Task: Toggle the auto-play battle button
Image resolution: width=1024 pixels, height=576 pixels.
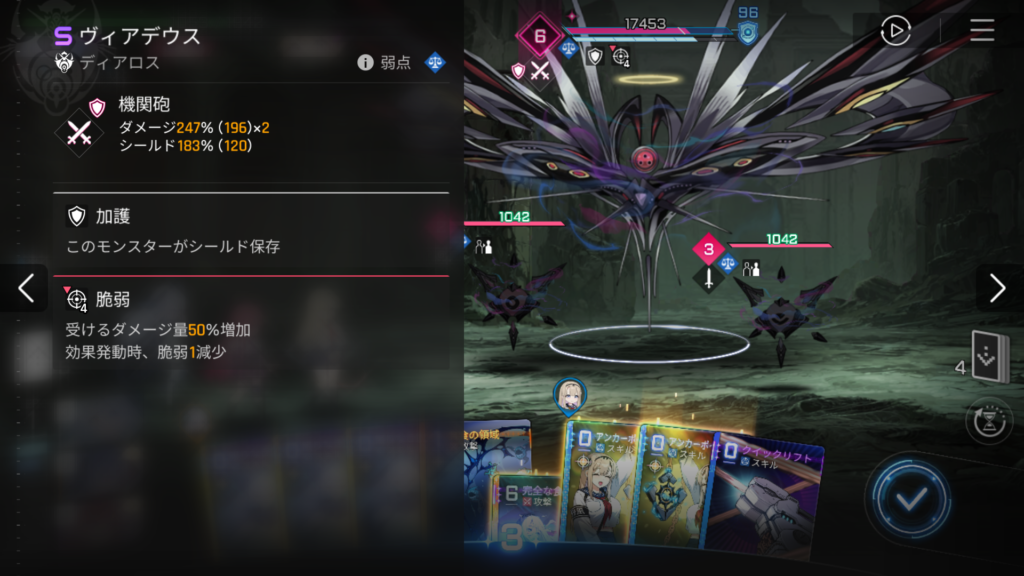Action: (x=895, y=31)
